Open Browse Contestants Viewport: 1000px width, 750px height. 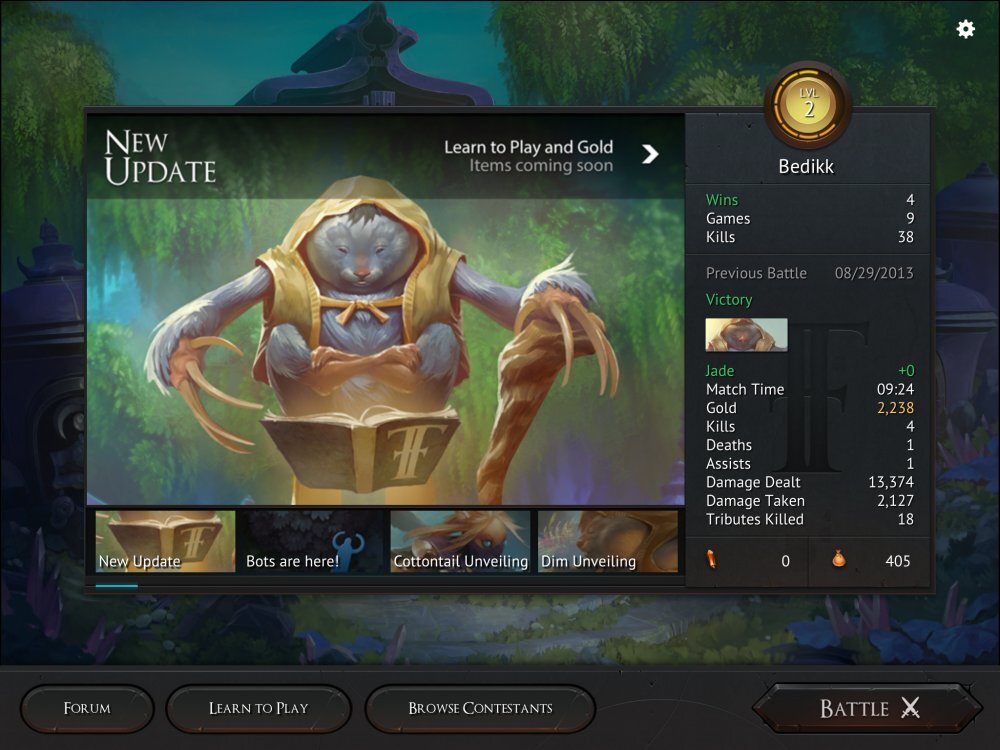pyautogui.click(x=480, y=708)
